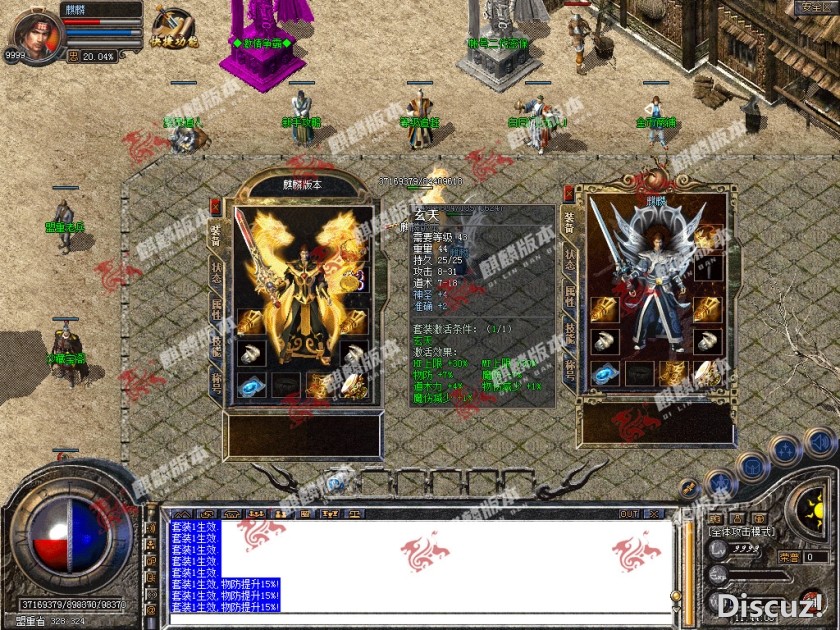Open the 属性 tab on left panel
840x630 pixels.
pos(216,309)
